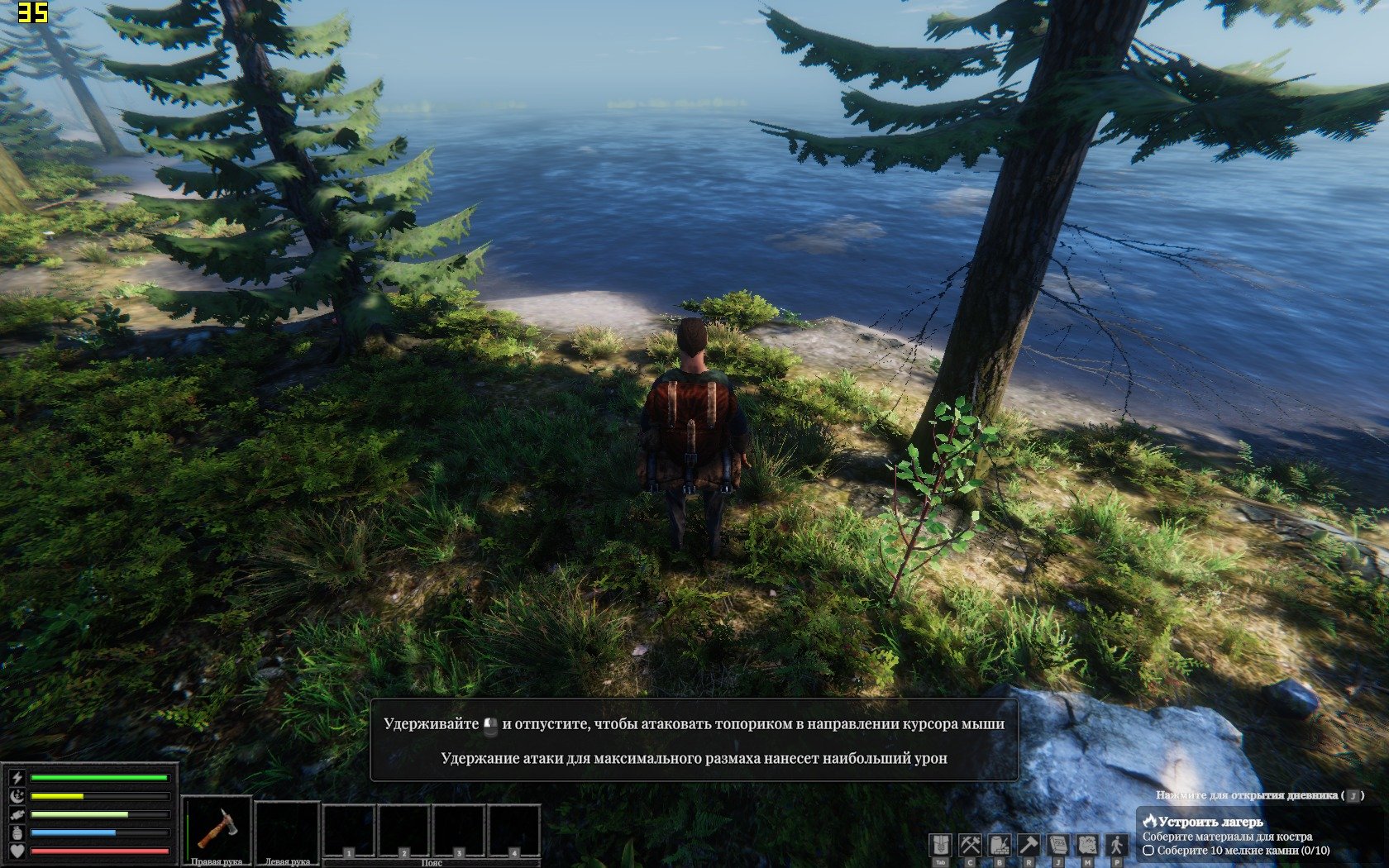Open the "Устроить лагерь" quest tracker

(1210, 822)
